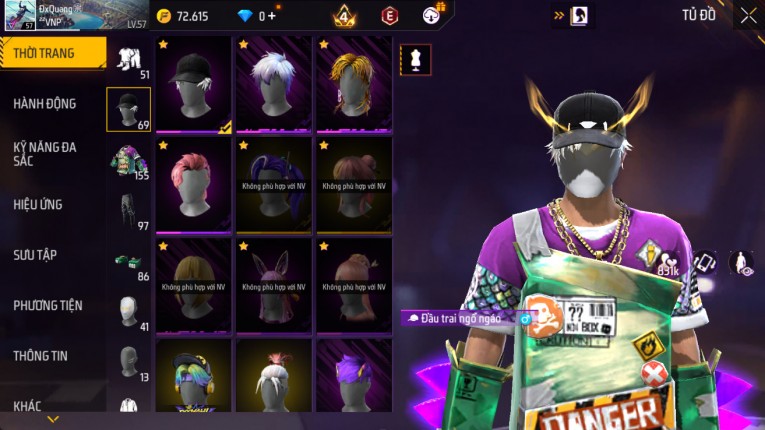Close the wardrobe with the X button

[748, 15]
